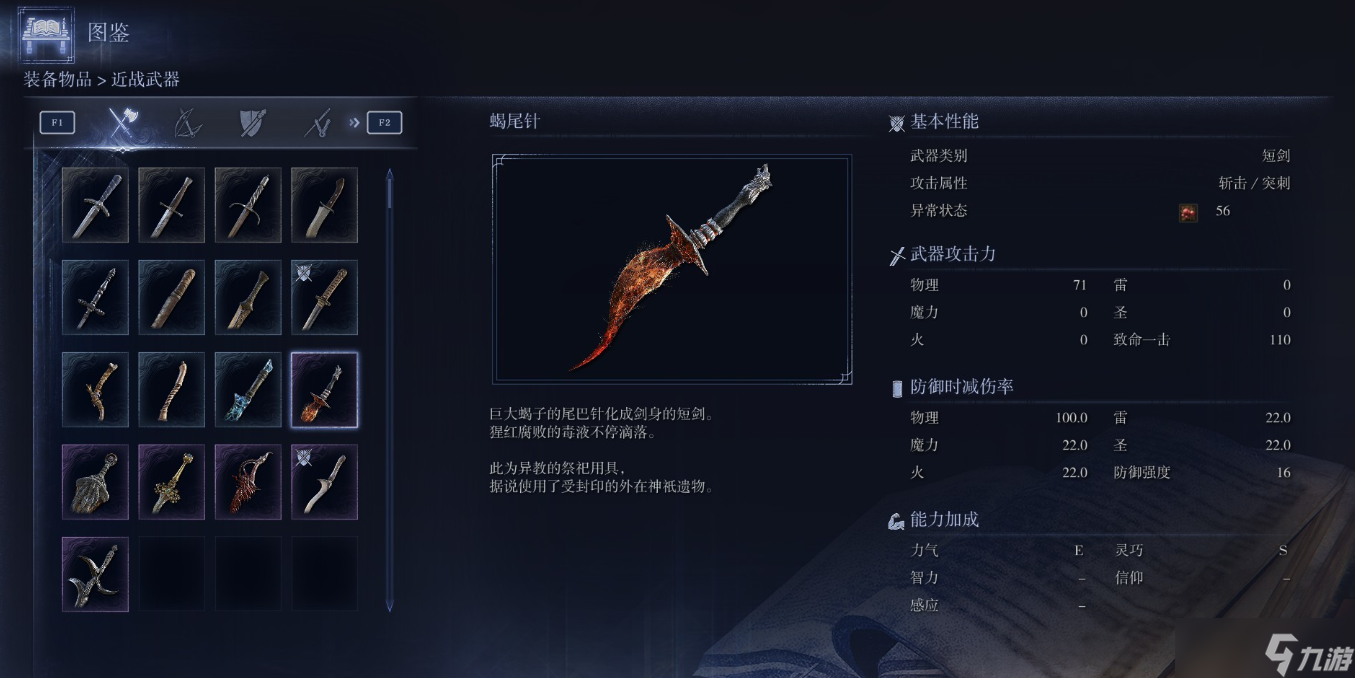Switch to the crossed sword and axe melee tab

pos(122,123)
